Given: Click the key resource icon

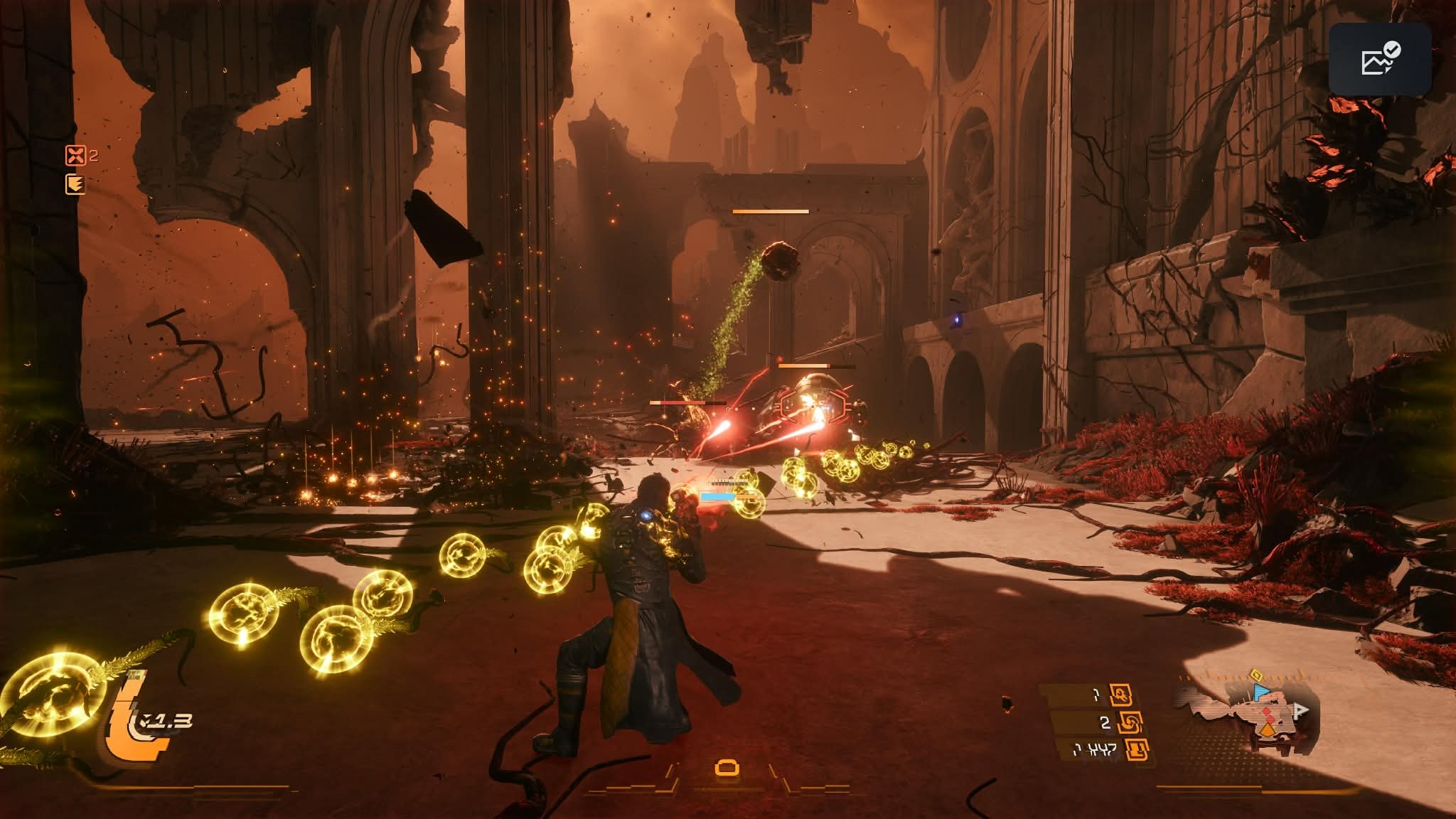Looking at the screenshot, I should coord(1122,695).
